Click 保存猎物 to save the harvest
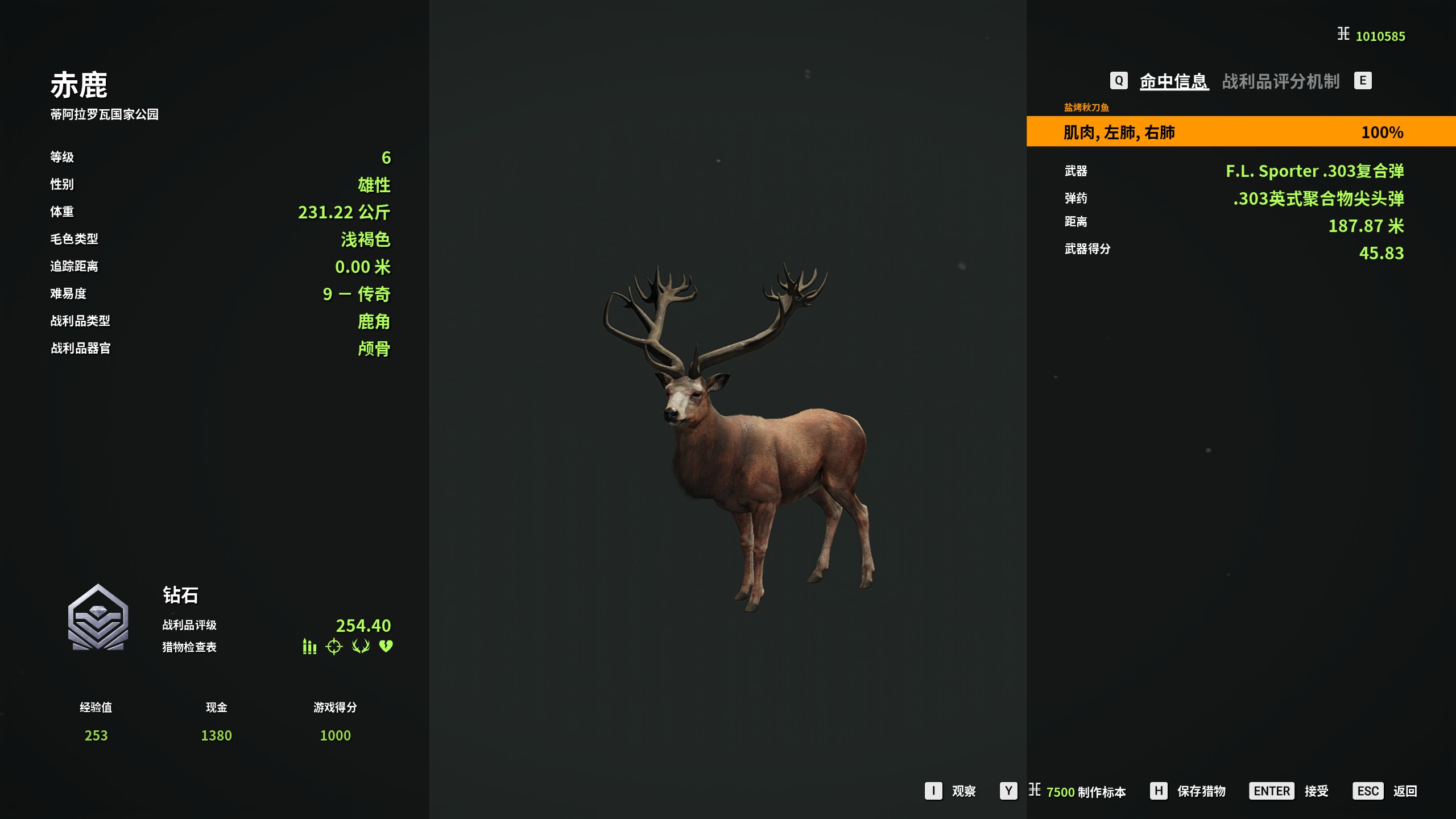The width and height of the screenshot is (1456, 819). [x=1201, y=791]
